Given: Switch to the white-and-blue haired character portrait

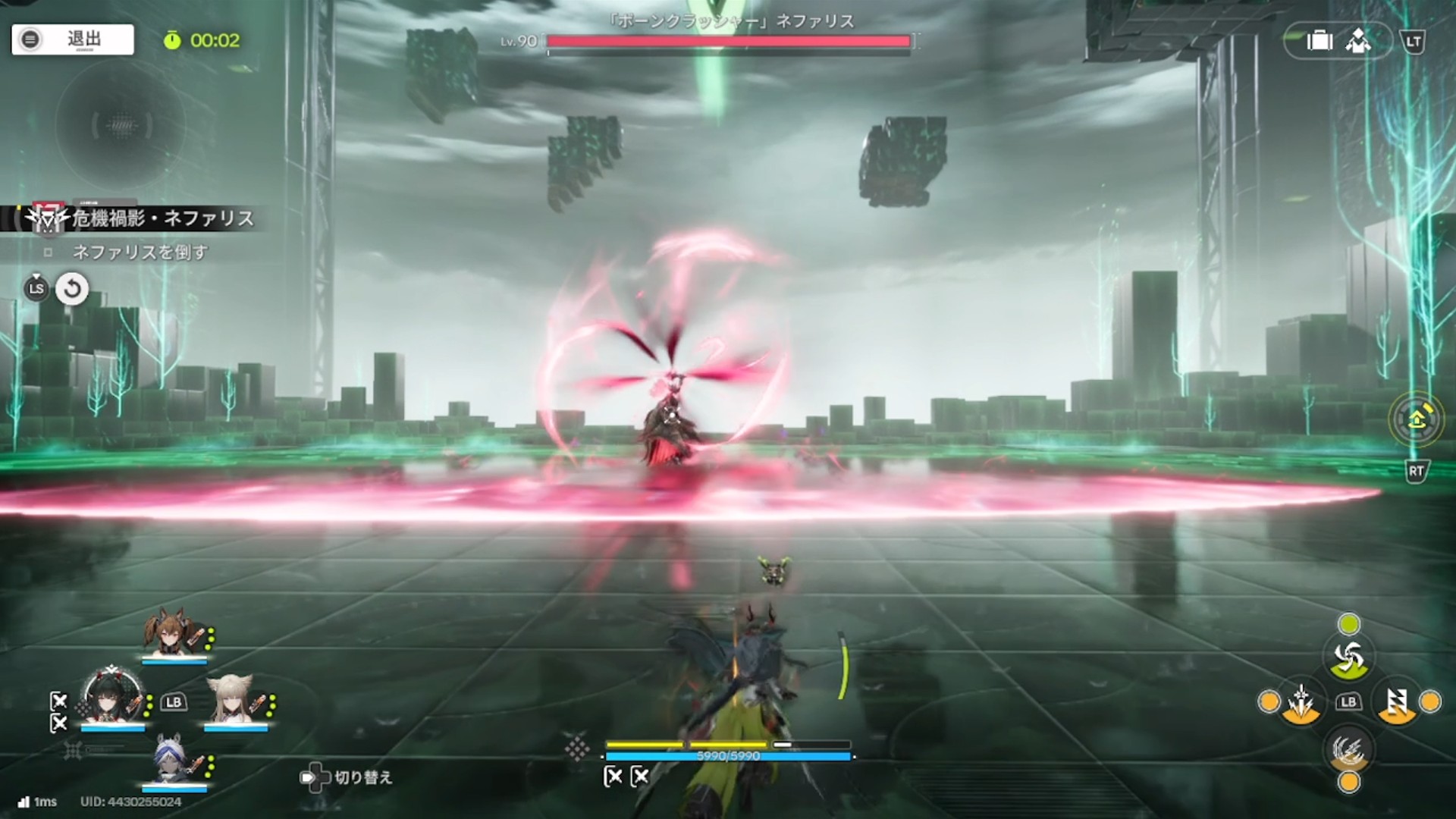Looking at the screenshot, I should click(174, 760).
